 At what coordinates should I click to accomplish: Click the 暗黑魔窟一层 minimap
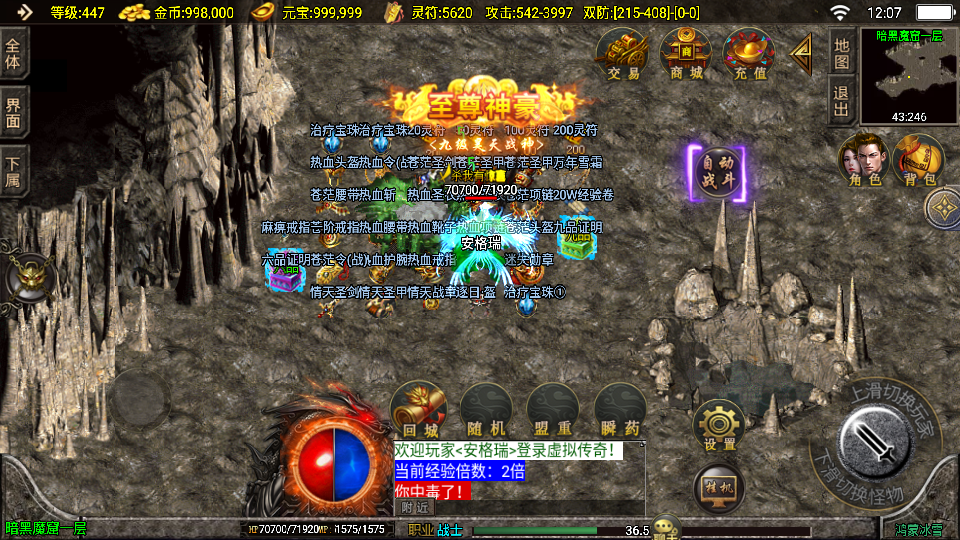point(908,77)
